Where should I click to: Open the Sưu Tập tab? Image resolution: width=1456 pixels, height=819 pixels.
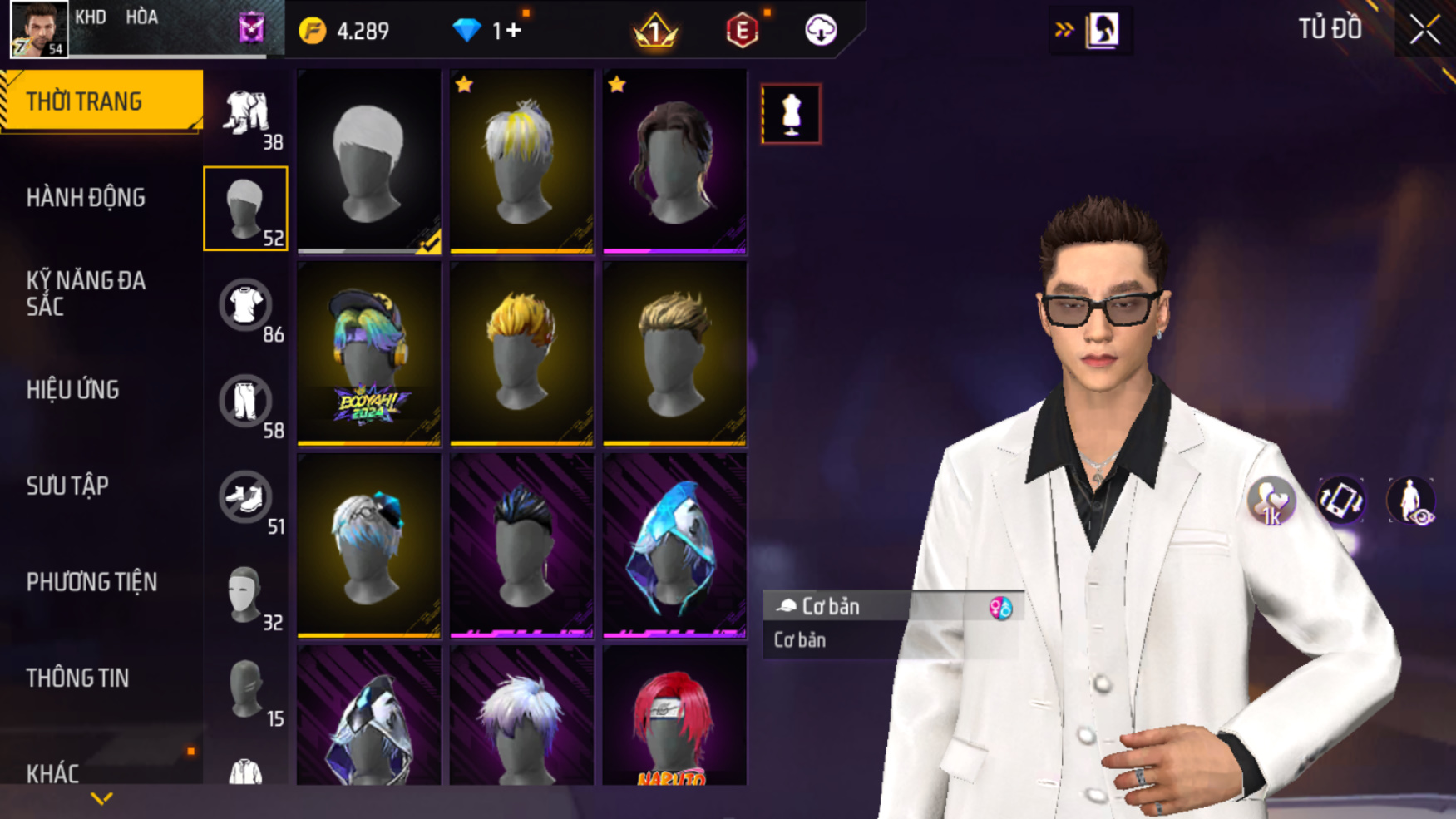click(67, 486)
